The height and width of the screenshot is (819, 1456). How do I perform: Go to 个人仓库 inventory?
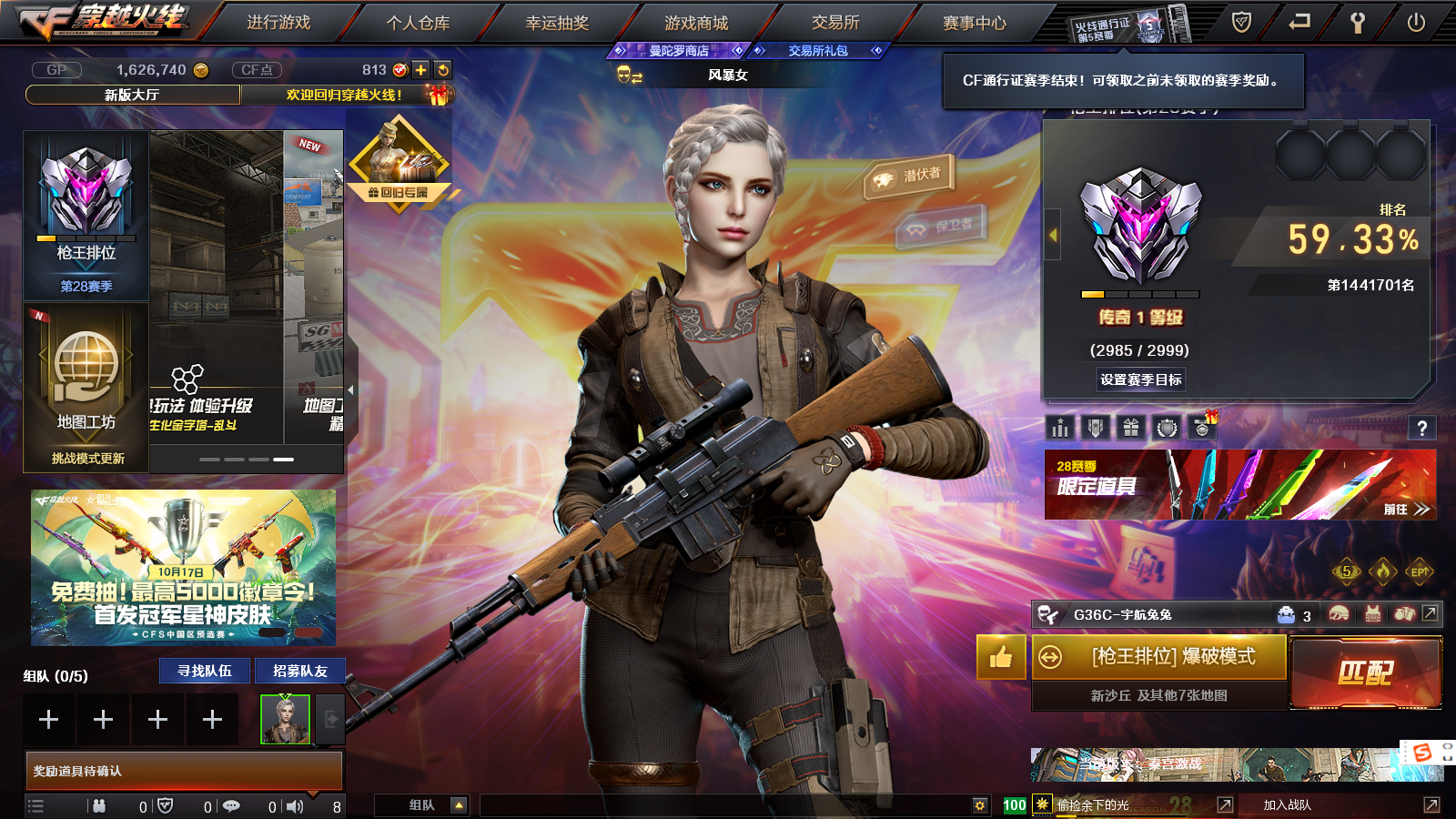418,23
